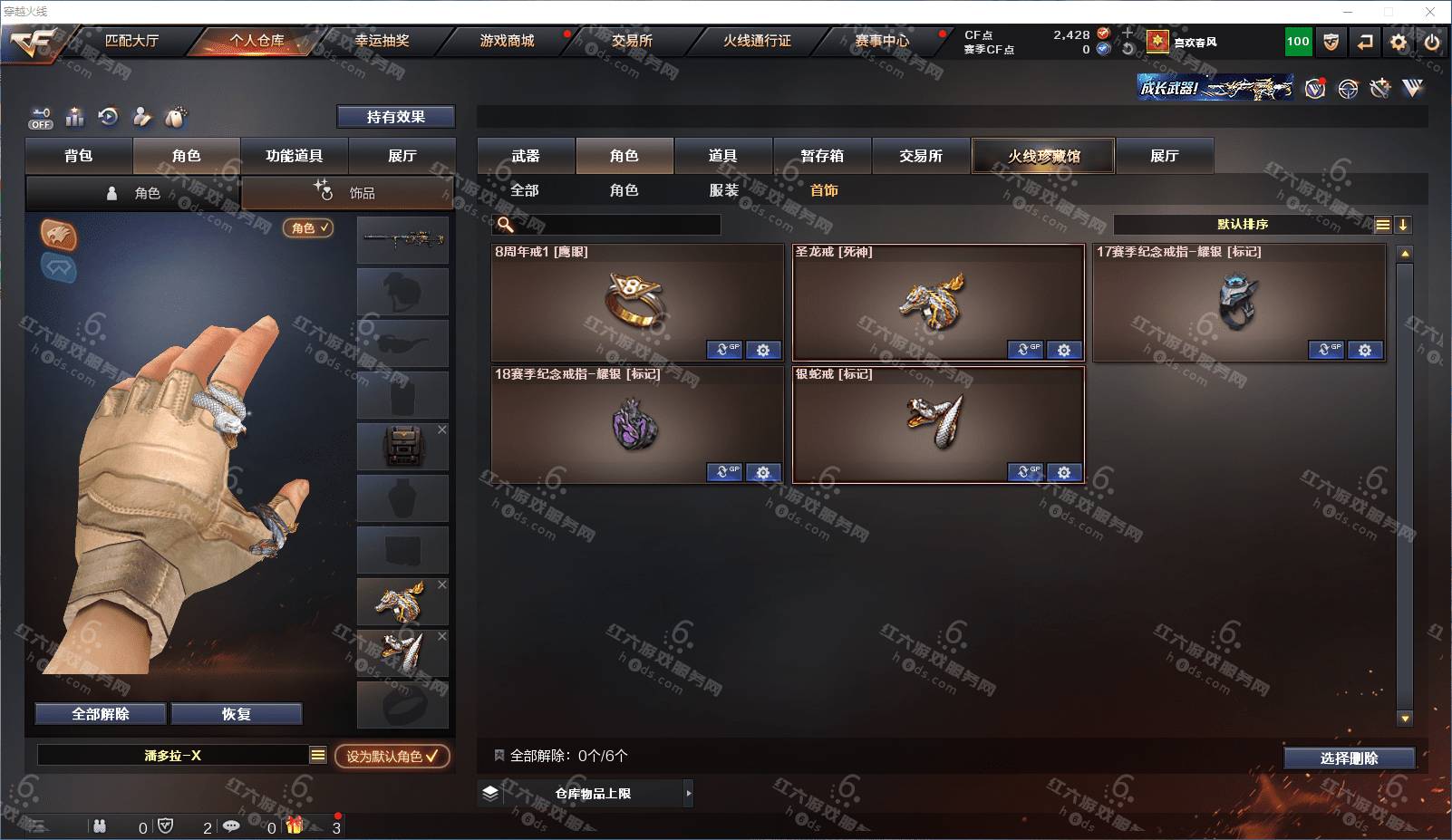The height and width of the screenshot is (840, 1452).
Task: Set as default with 设为默认角色
Action: pos(392,756)
